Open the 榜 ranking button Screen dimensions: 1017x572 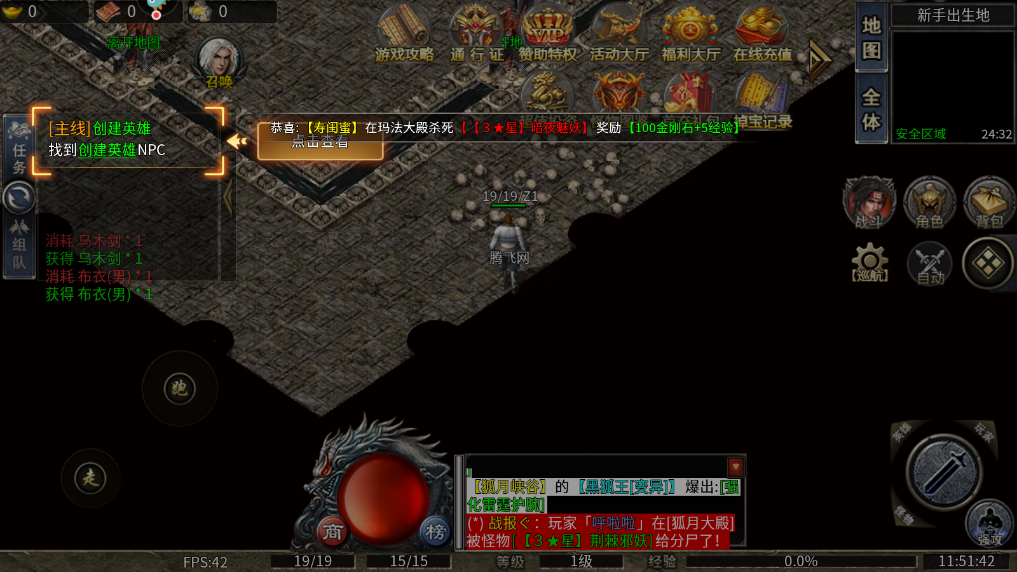tap(434, 531)
